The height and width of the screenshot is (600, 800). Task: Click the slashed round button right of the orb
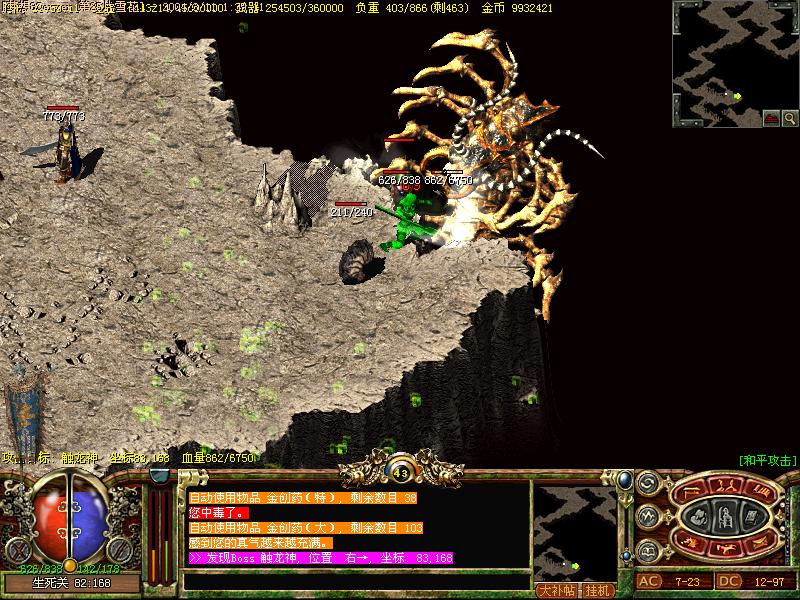pyautogui.click(x=119, y=549)
